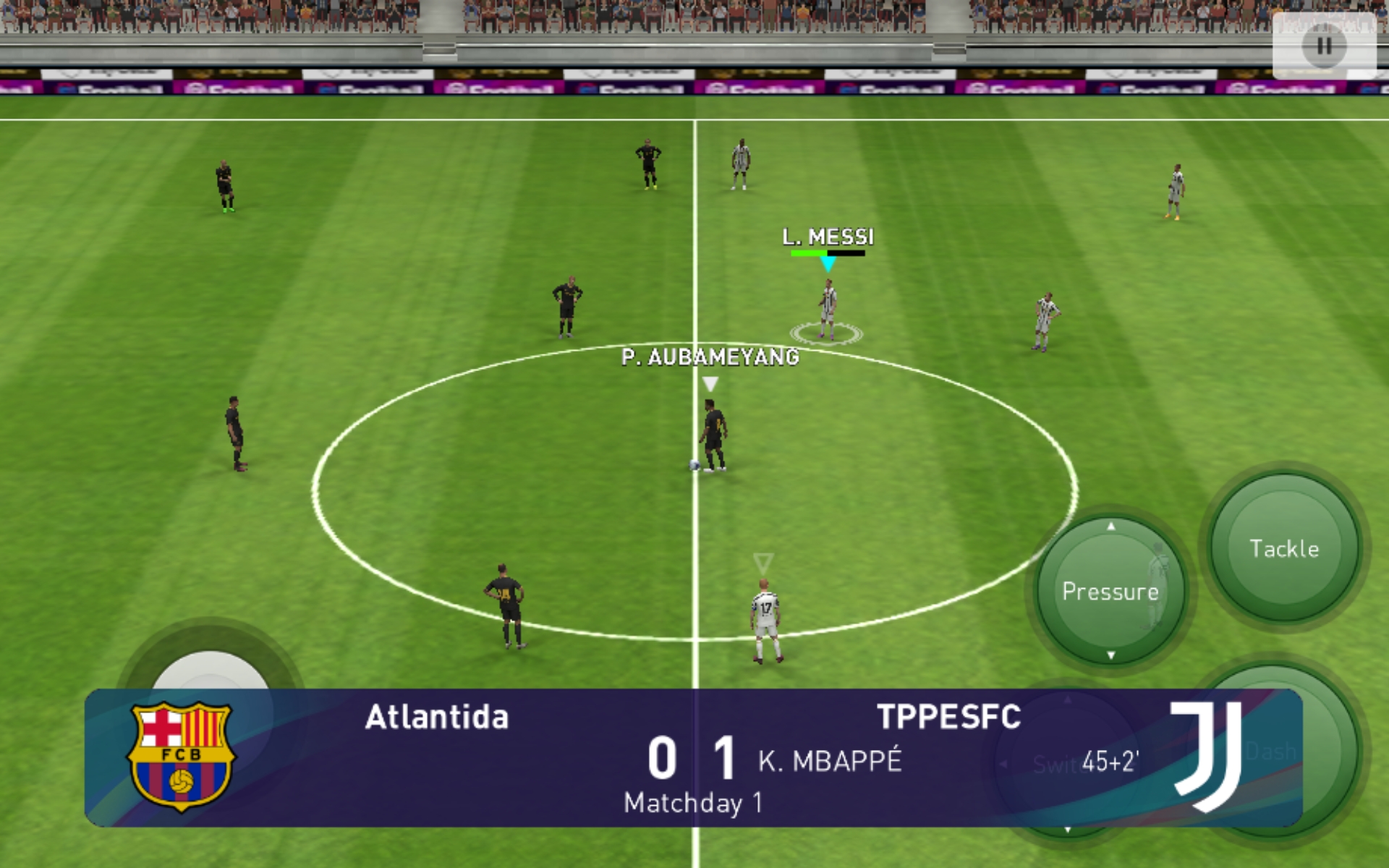Activate the Pressure button
The height and width of the screenshot is (868, 1389).
tap(1110, 591)
